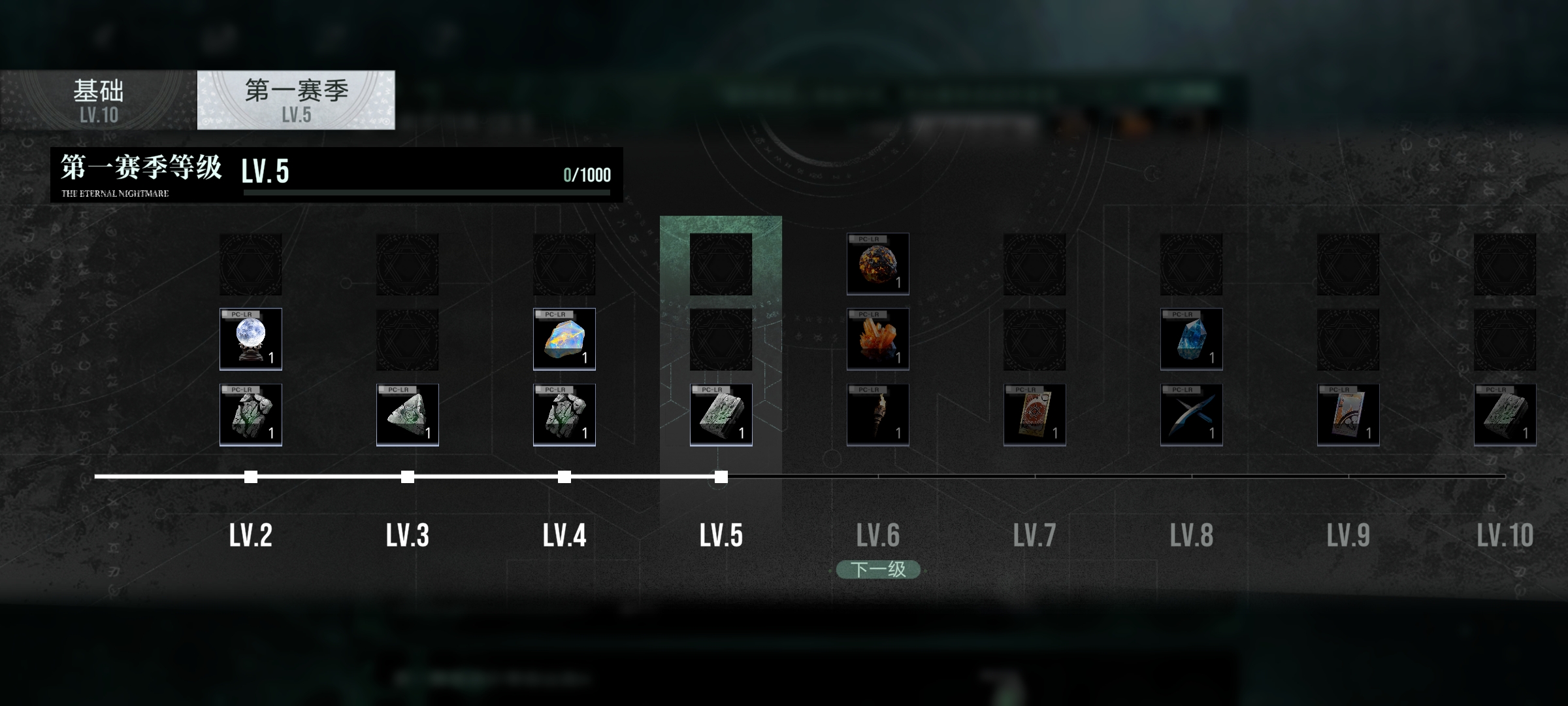Choose the crossed blades reward at LV.8
This screenshot has height=706, width=1568.
coord(1192,414)
